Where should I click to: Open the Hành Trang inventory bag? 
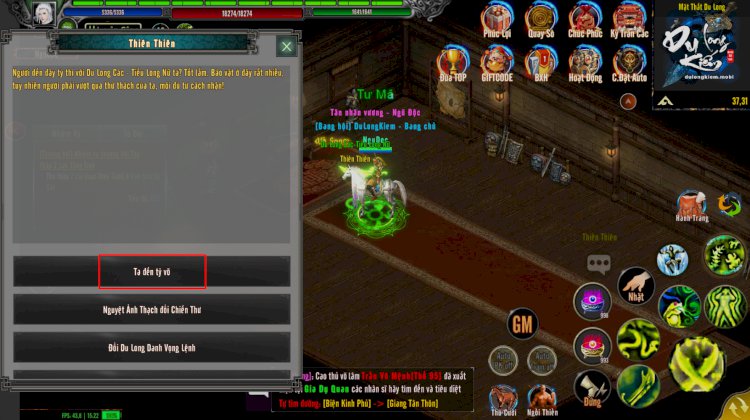click(x=690, y=205)
